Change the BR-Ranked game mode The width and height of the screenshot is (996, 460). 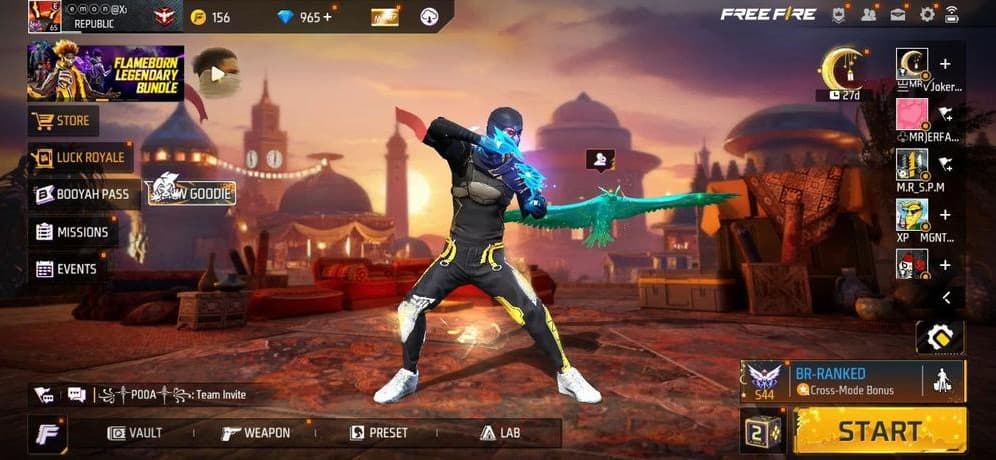(840, 380)
